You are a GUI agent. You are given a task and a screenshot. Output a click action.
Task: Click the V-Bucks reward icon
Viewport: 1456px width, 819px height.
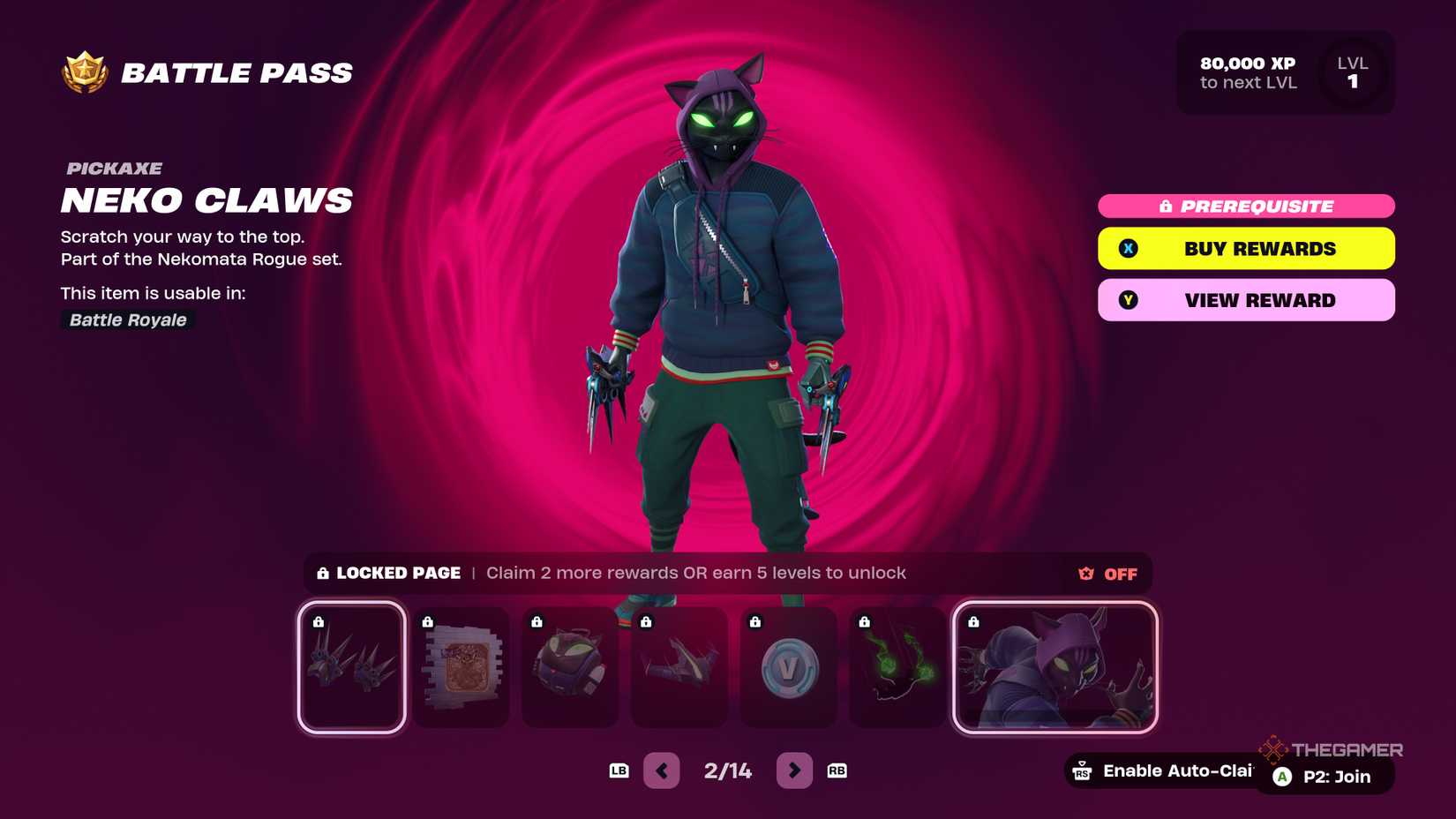point(788,668)
